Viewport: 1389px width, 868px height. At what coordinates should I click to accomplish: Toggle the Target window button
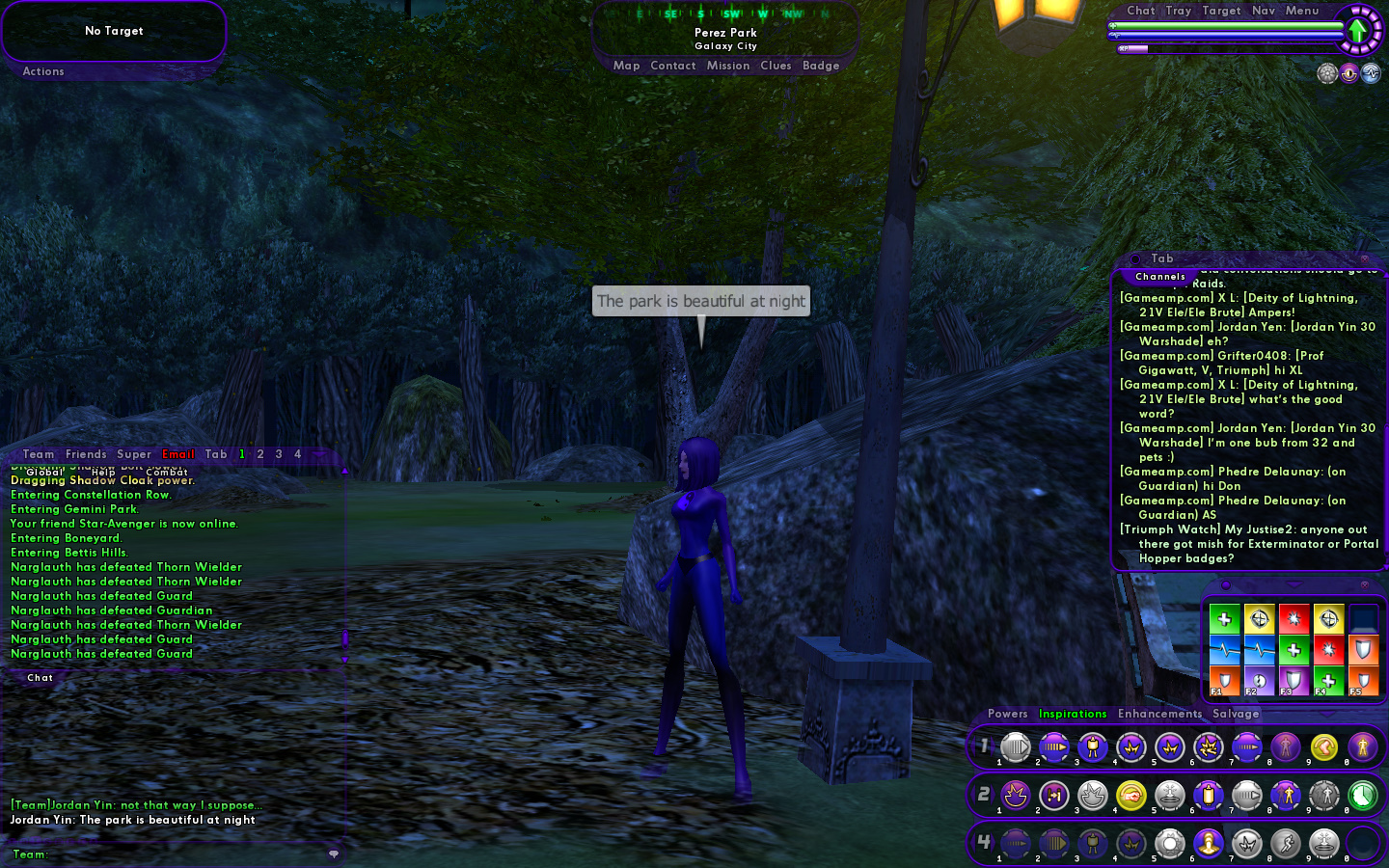[x=1221, y=11]
